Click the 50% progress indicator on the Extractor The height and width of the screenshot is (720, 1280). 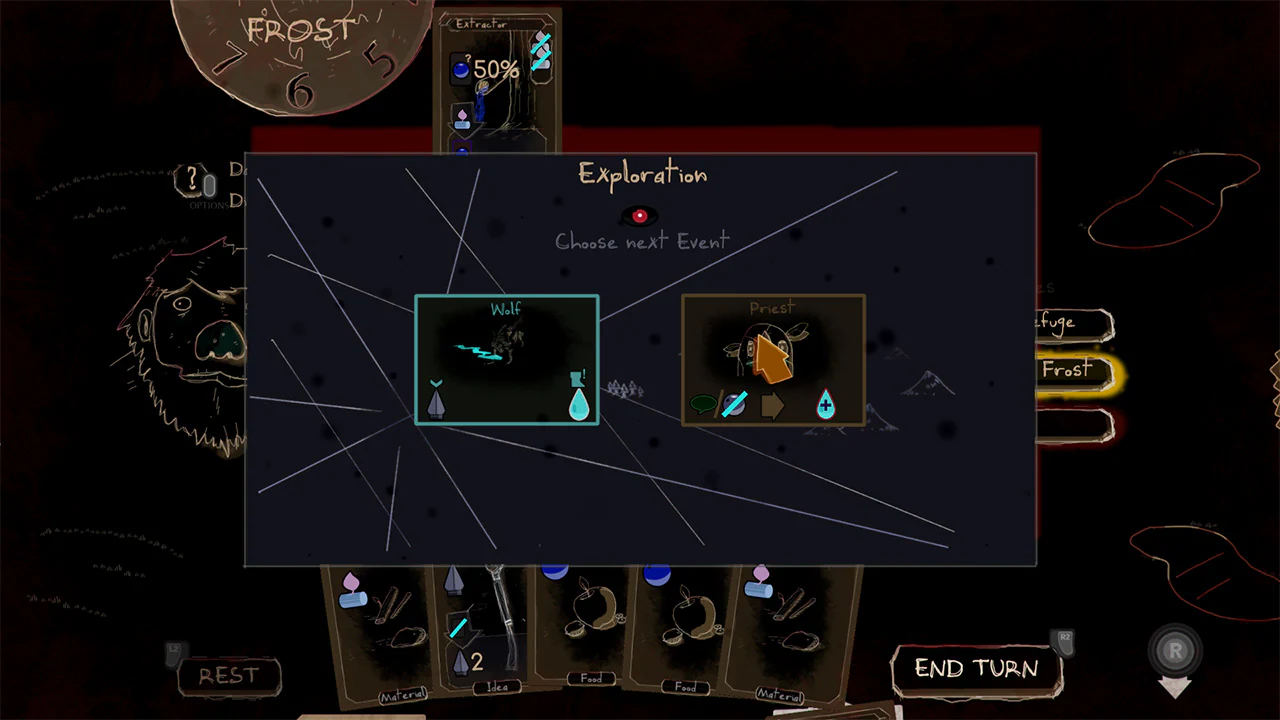tap(497, 67)
